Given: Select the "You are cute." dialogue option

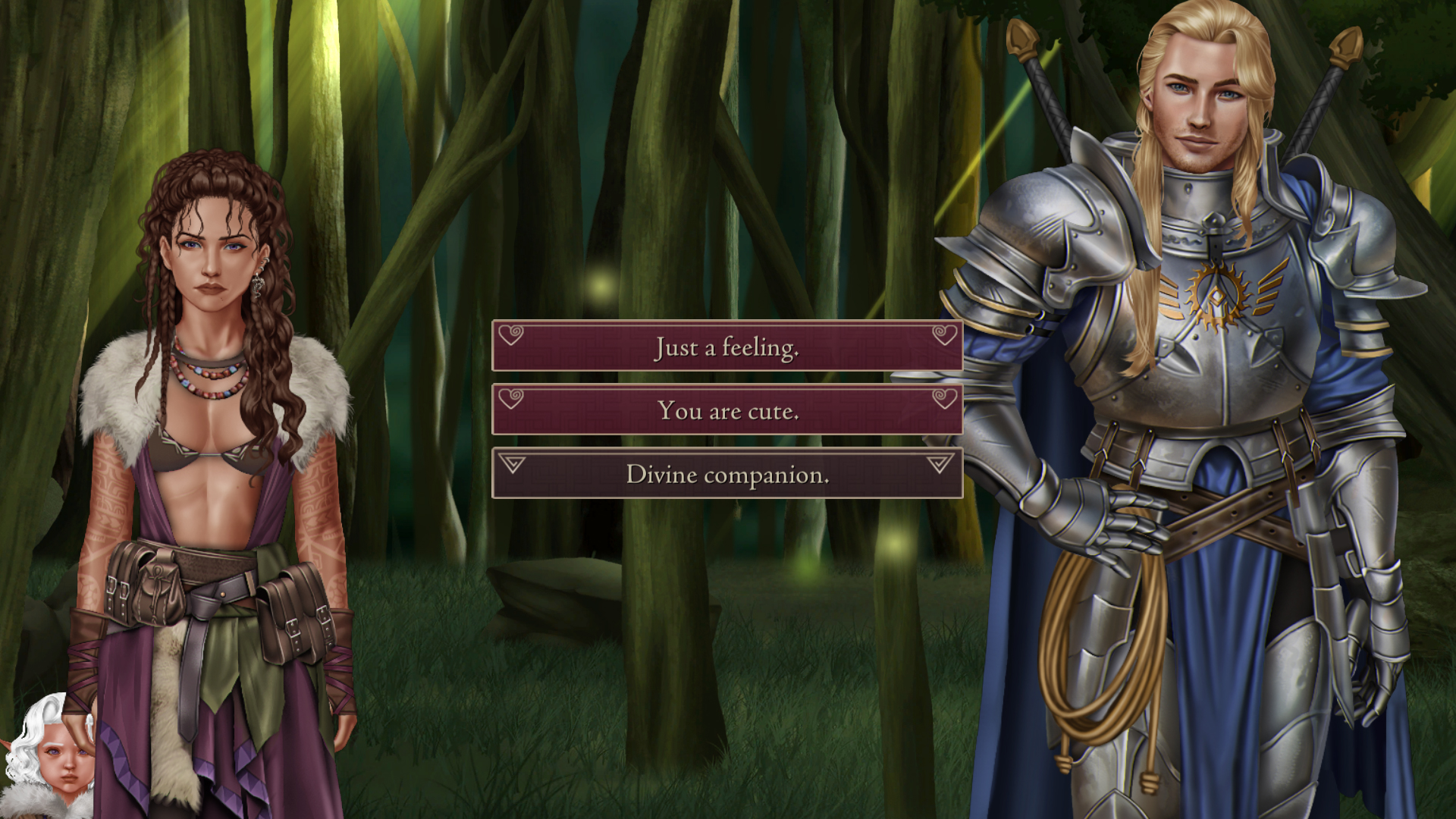Looking at the screenshot, I should (x=727, y=410).
